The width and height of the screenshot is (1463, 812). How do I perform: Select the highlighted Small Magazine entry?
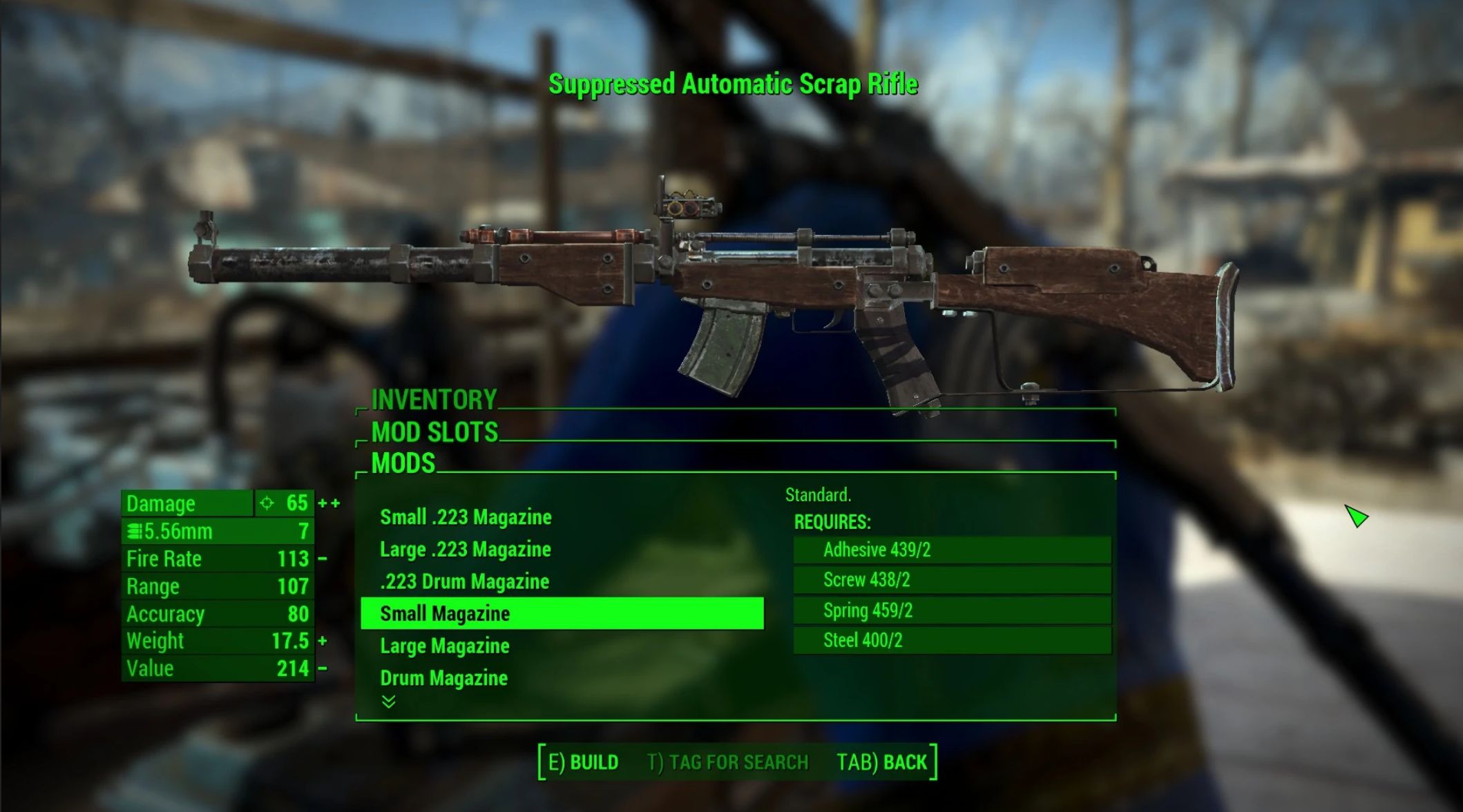562,613
